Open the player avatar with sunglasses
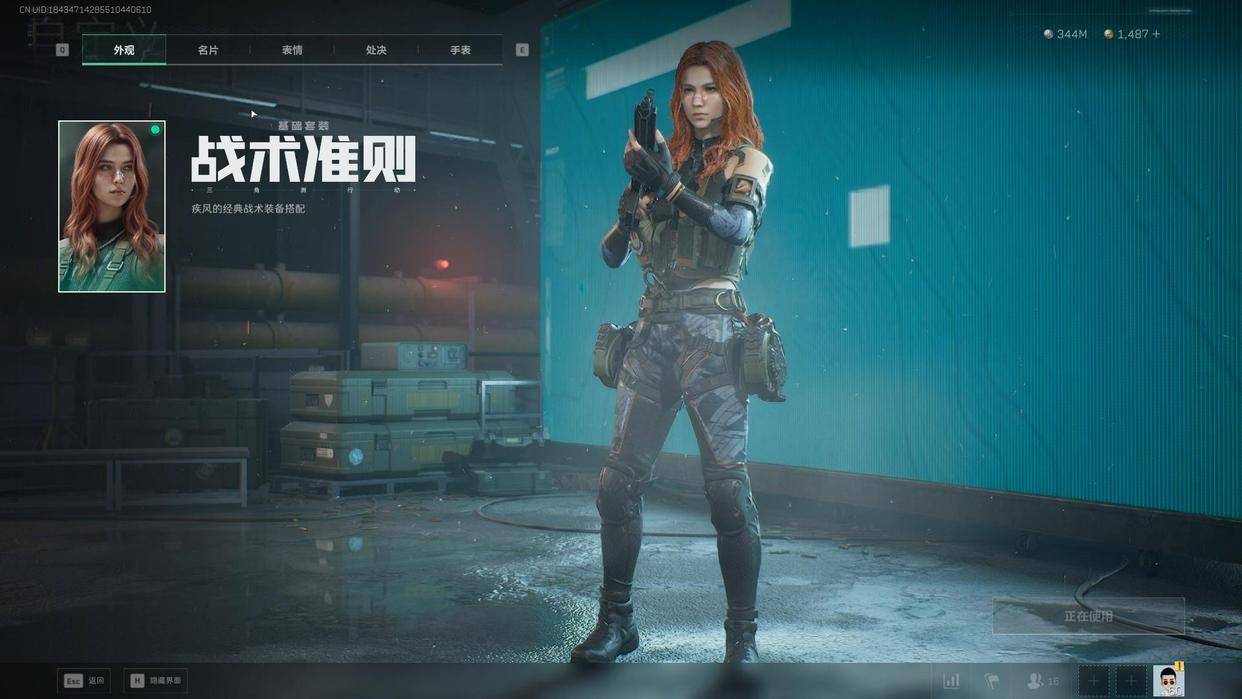Viewport: 1242px width, 699px height. [x=1167, y=681]
